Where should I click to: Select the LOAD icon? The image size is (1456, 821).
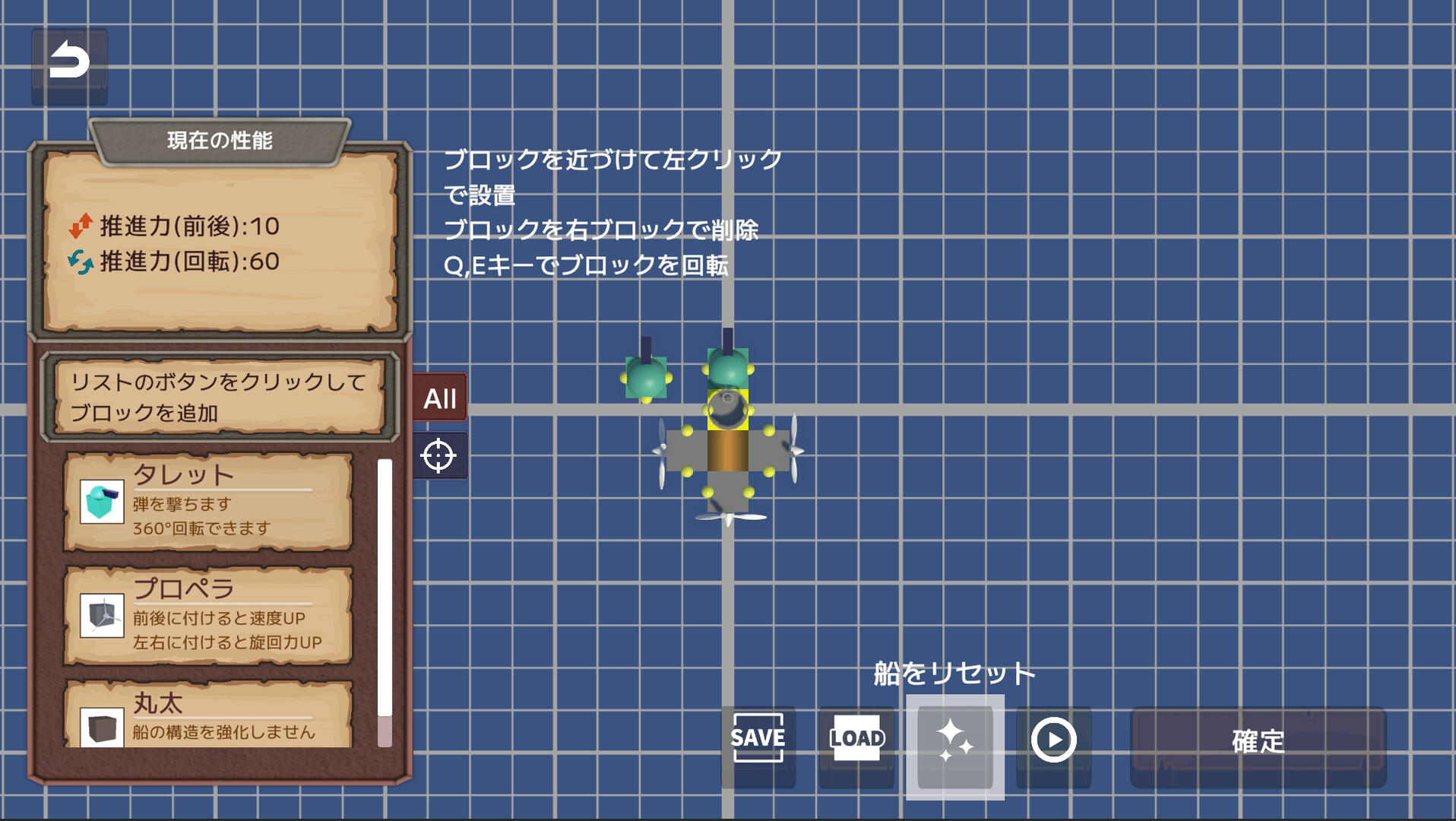click(856, 737)
